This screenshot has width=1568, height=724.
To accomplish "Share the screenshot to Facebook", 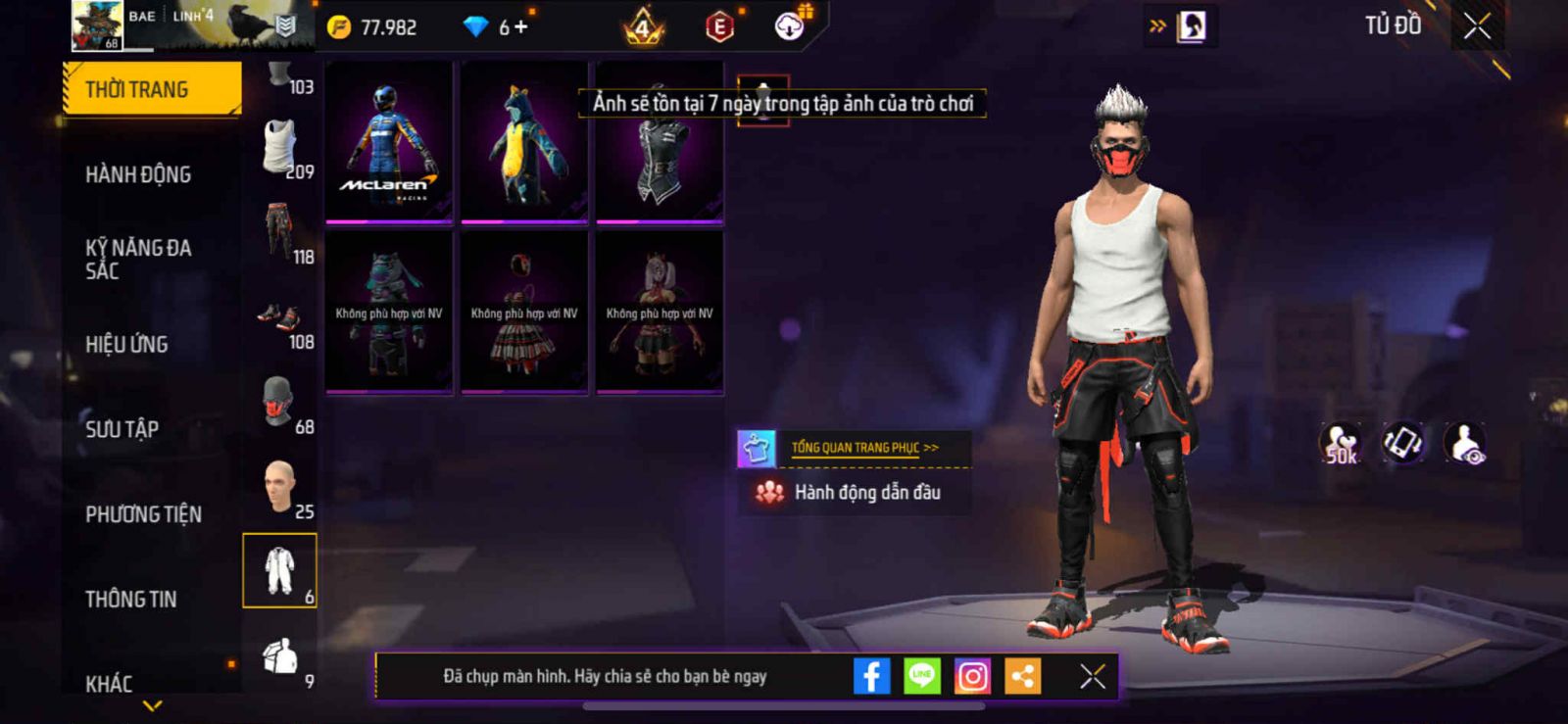I will (x=871, y=676).
